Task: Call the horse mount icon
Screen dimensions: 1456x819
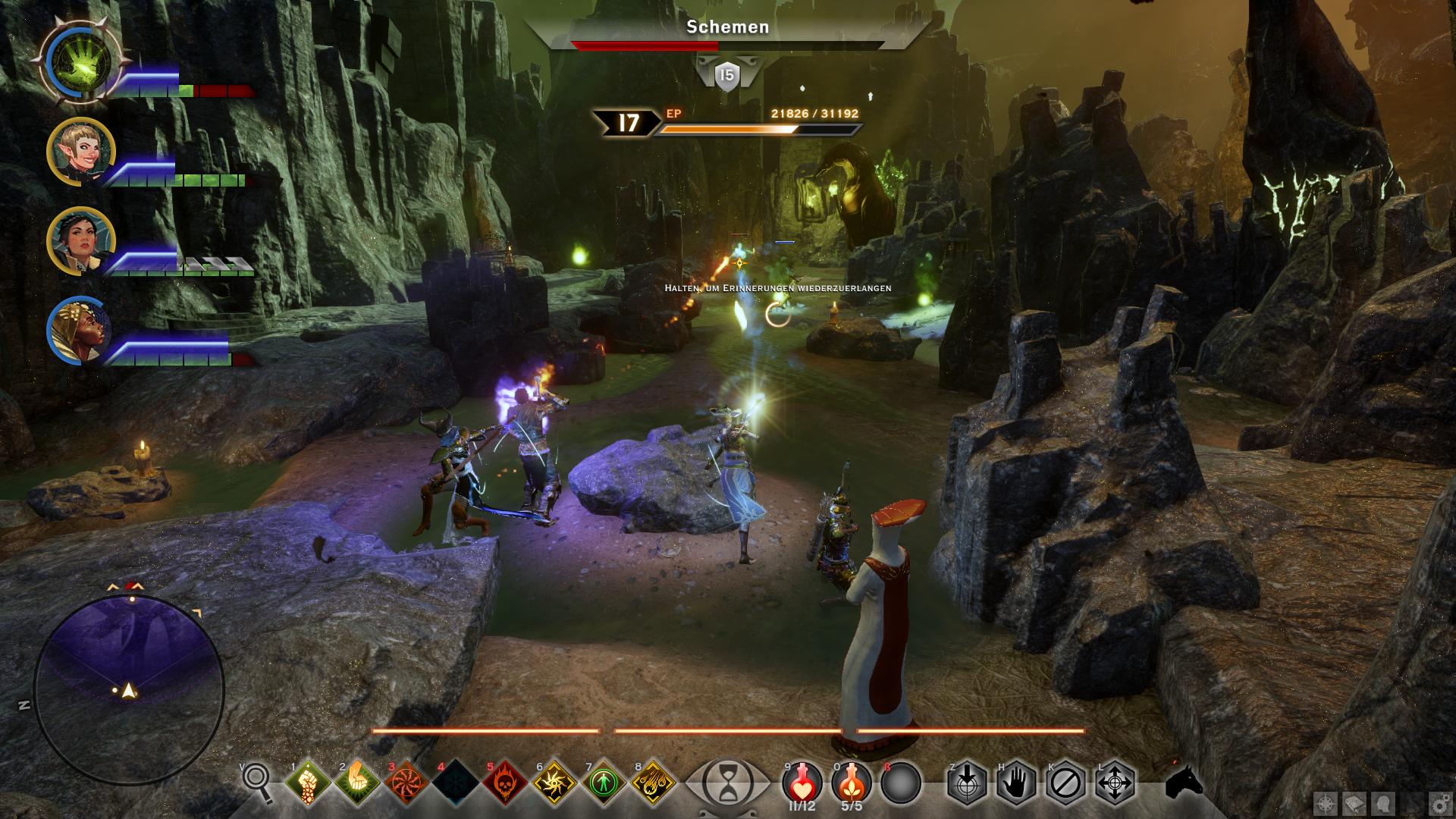Action: pos(1184,781)
